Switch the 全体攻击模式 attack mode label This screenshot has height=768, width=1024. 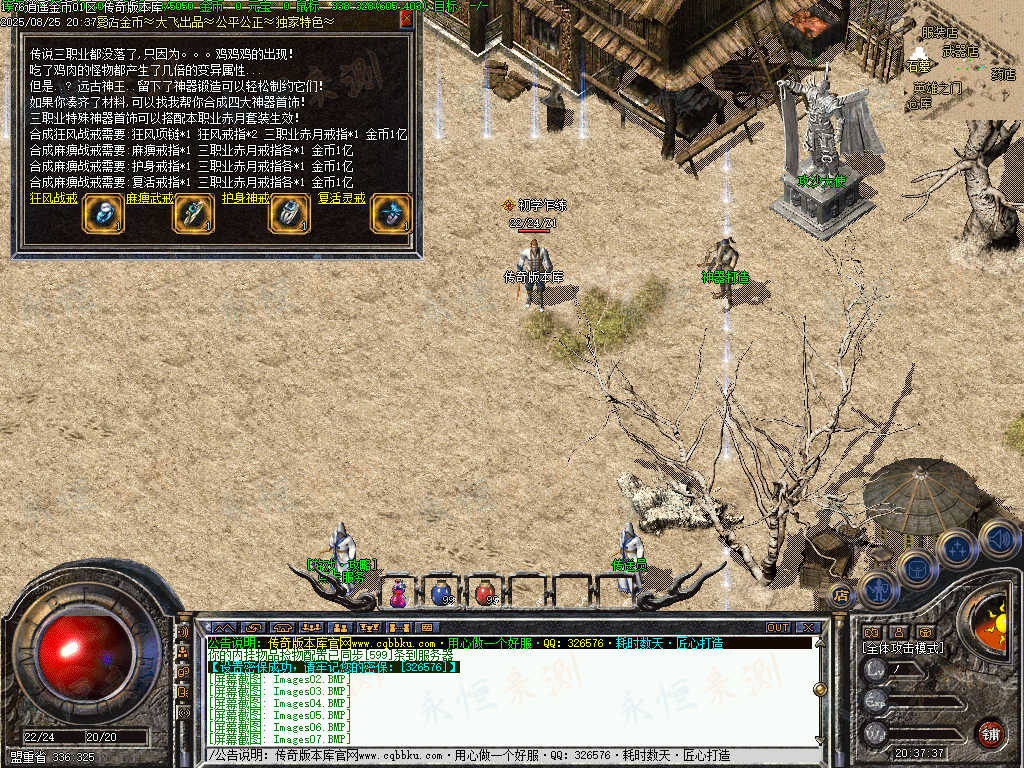[902, 648]
